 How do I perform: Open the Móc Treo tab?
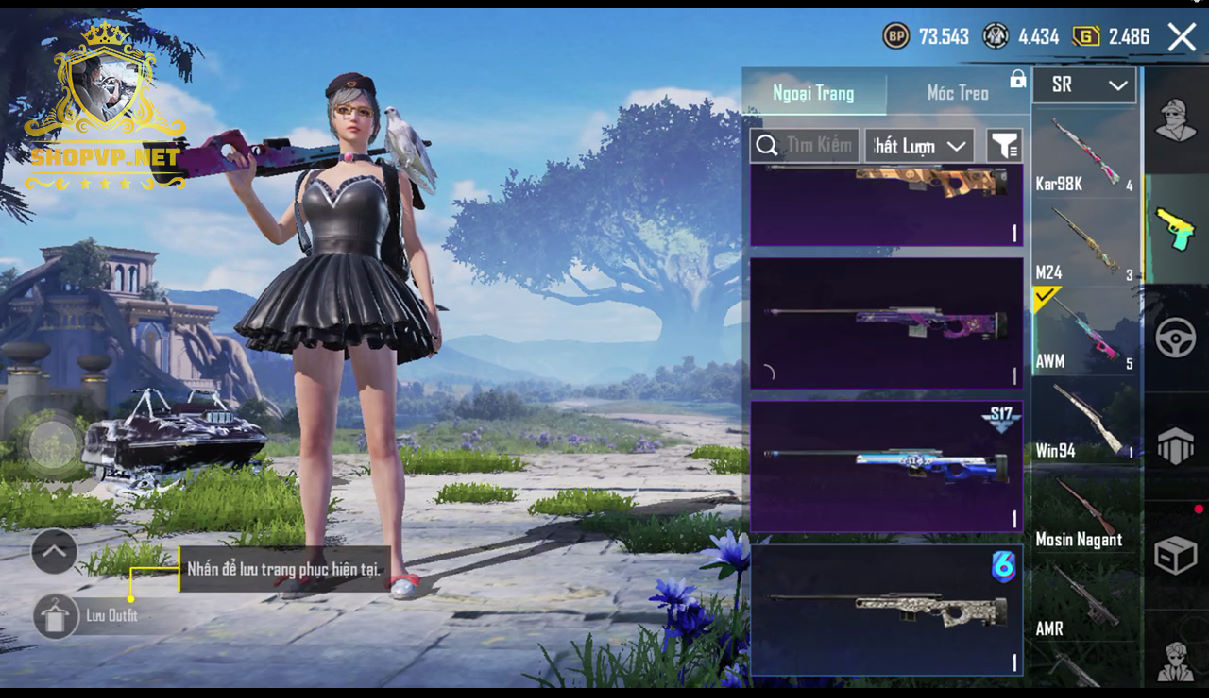click(x=957, y=93)
